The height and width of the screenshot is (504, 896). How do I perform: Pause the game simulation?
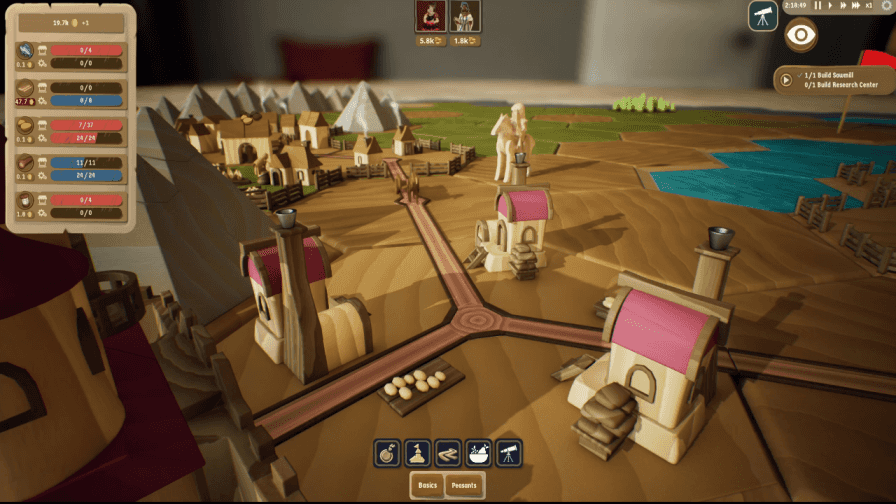tap(818, 6)
